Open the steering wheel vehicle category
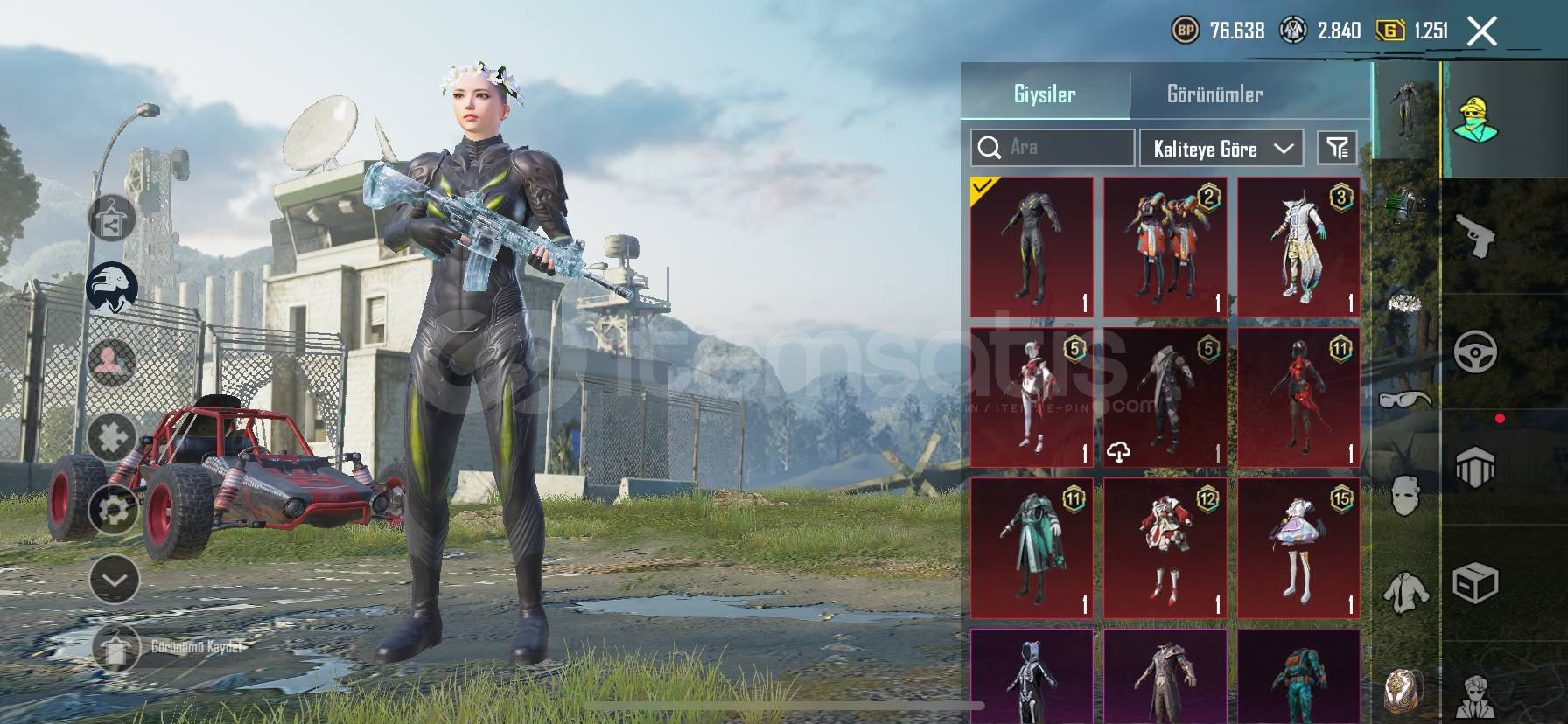The image size is (1568, 724). (1476, 352)
